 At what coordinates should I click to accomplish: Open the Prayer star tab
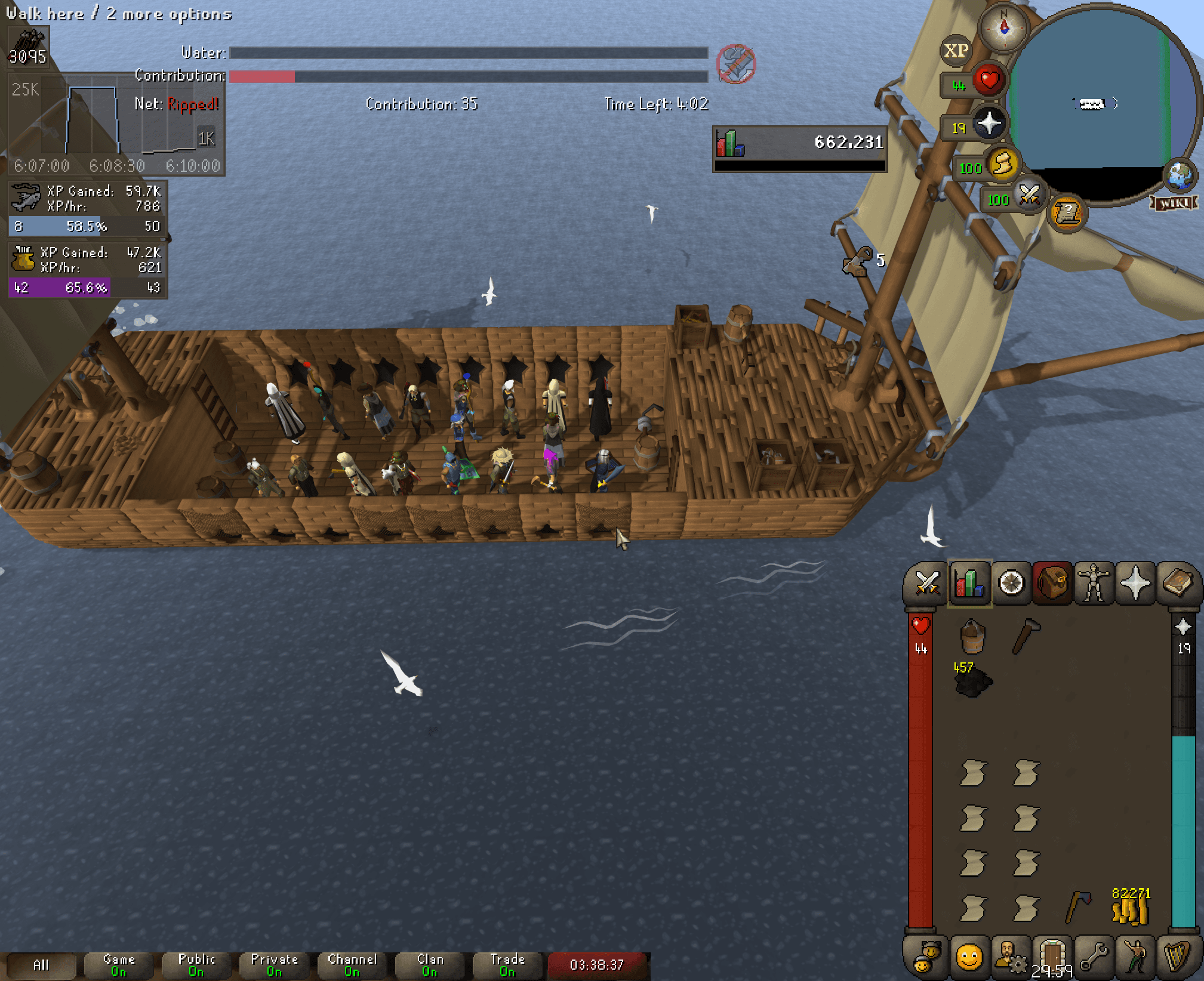(x=1135, y=584)
